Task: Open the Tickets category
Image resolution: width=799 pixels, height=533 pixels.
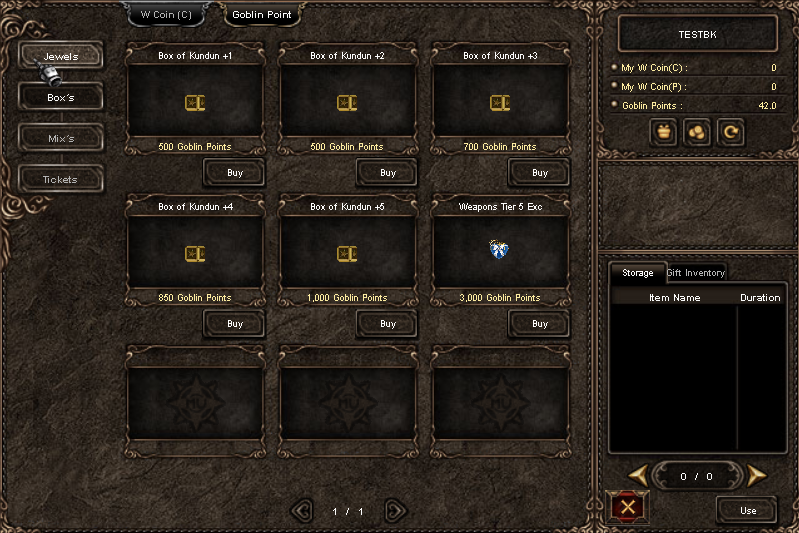Action: point(61,179)
